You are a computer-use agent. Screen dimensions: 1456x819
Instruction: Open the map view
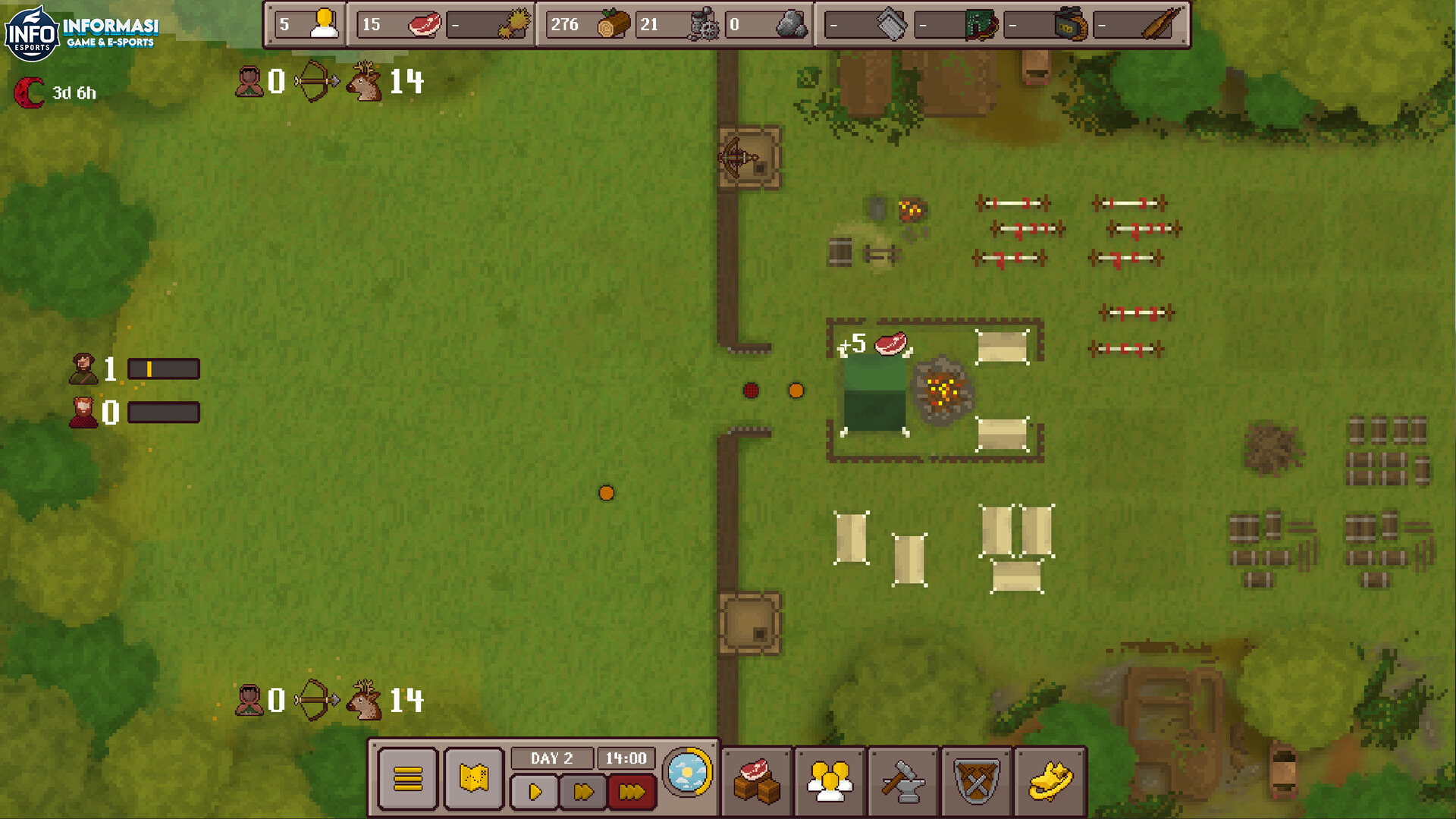click(474, 779)
